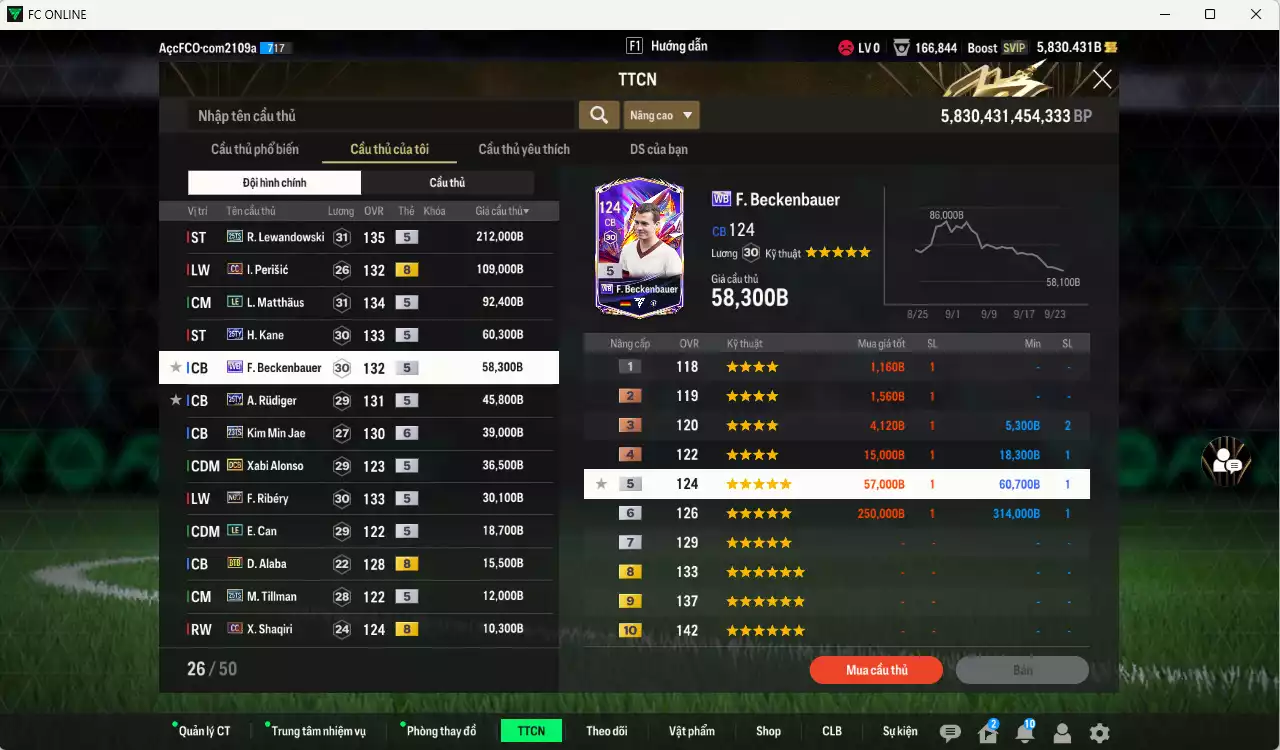The height and width of the screenshot is (750, 1280).
Task: Minimize the FC ONLINE window
Action: pos(1165,14)
